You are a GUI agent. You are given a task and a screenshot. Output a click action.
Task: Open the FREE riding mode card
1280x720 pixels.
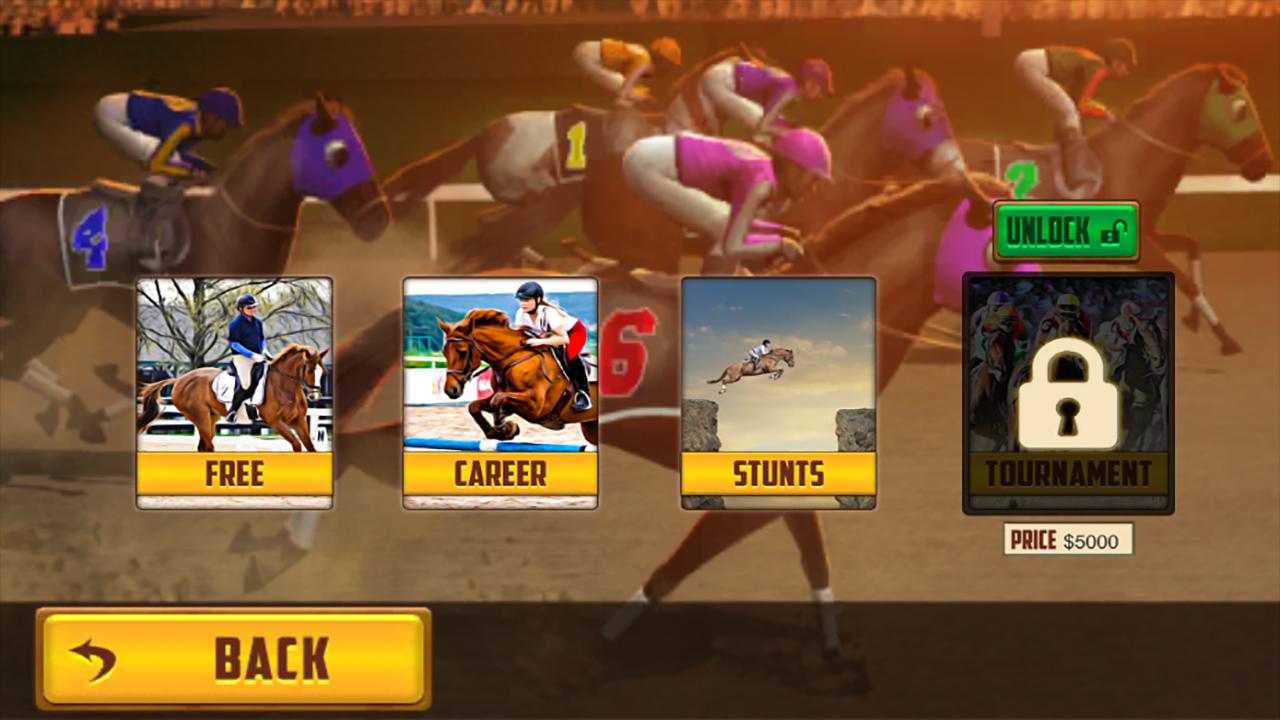pos(236,390)
